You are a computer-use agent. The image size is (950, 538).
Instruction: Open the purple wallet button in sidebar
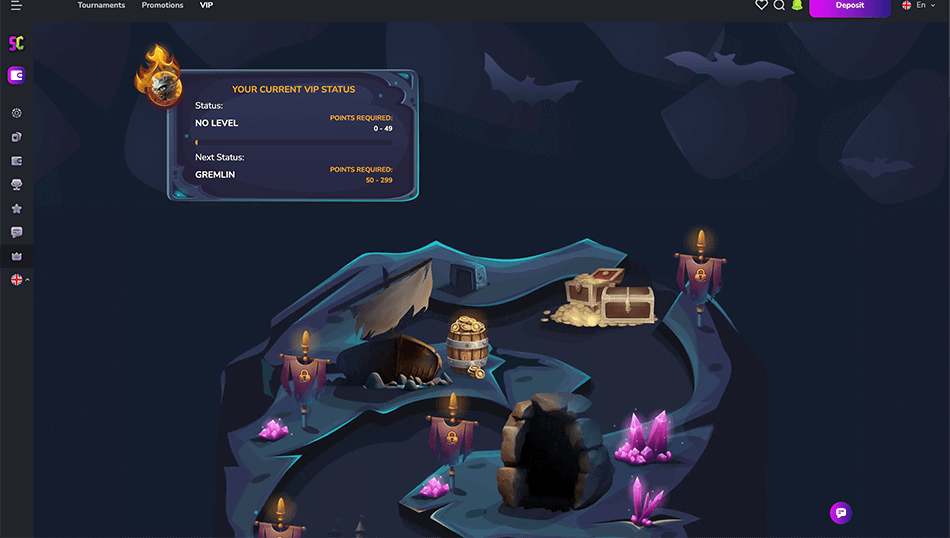pyautogui.click(x=16, y=75)
